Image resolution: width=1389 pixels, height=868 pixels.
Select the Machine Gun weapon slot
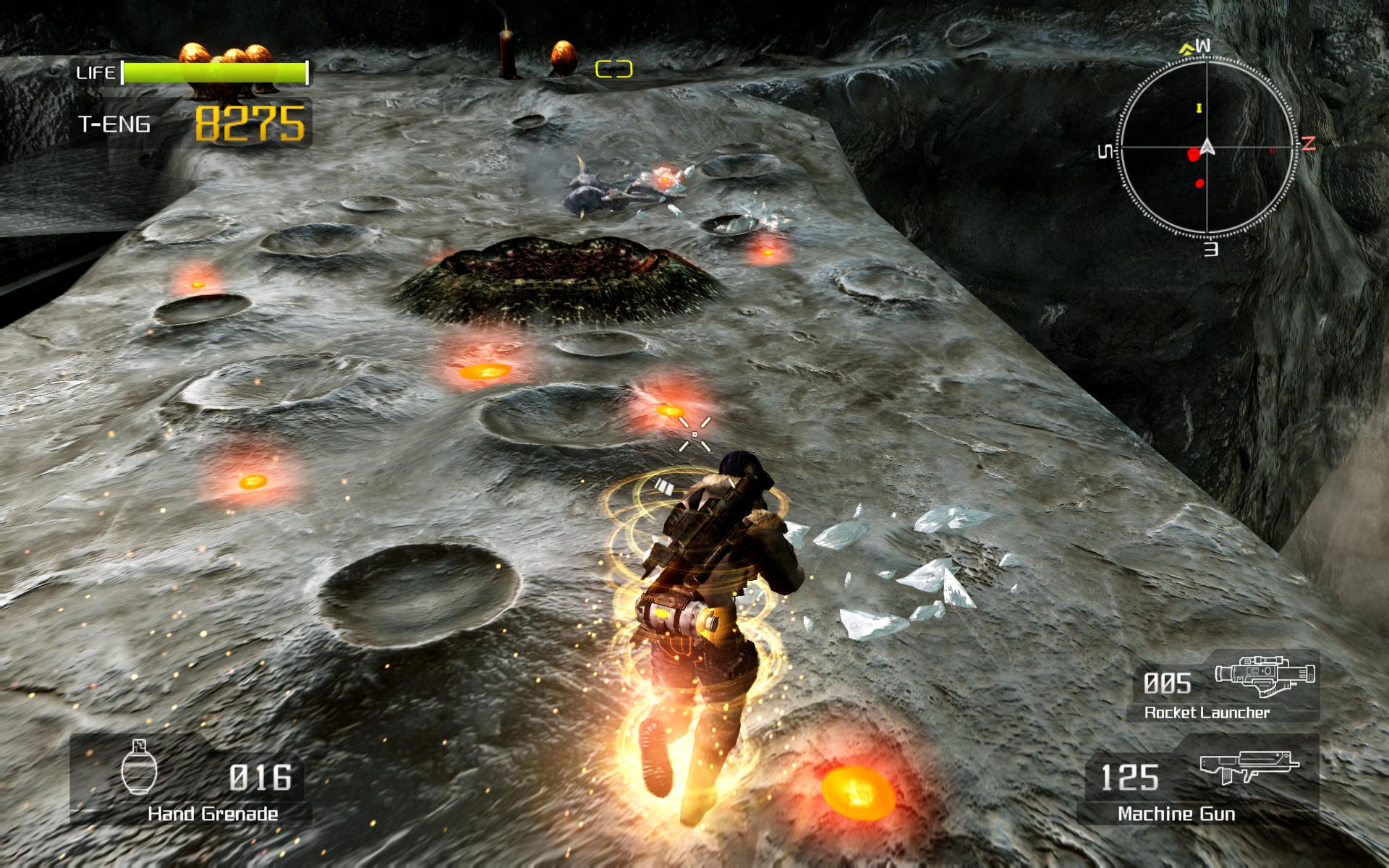pos(1199,780)
